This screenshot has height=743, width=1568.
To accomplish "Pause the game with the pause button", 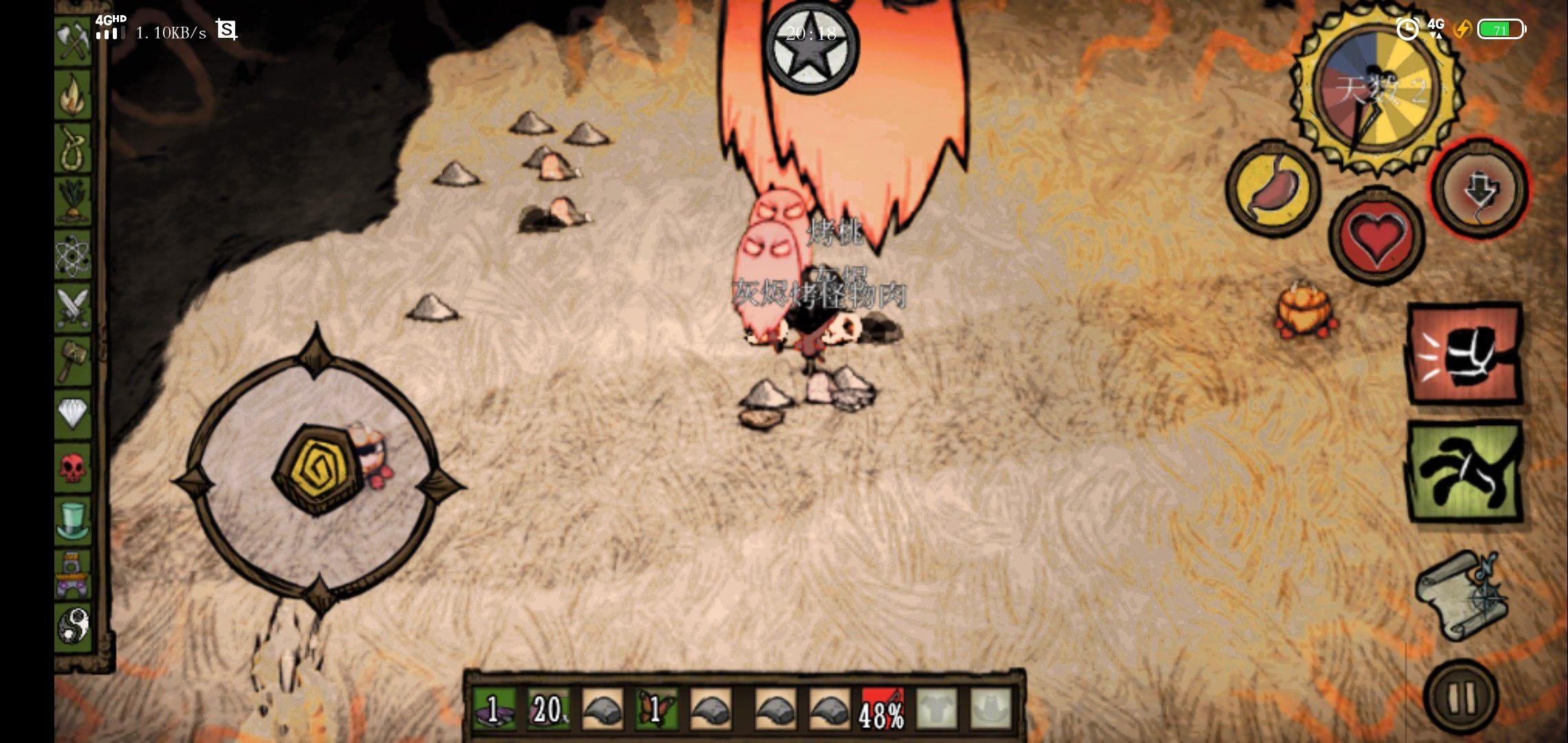I will click(x=1461, y=698).
